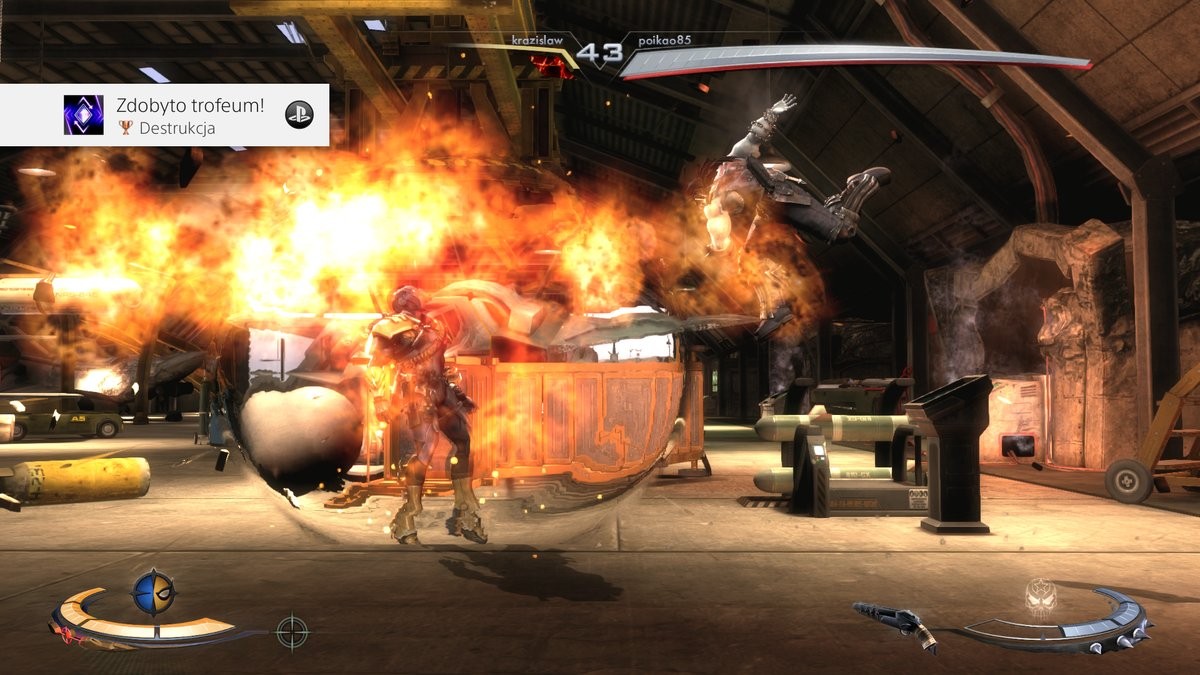The image size is (1200, 675).
Task: Click the purple trophy thumbnail image
Action: coord(83,115)
